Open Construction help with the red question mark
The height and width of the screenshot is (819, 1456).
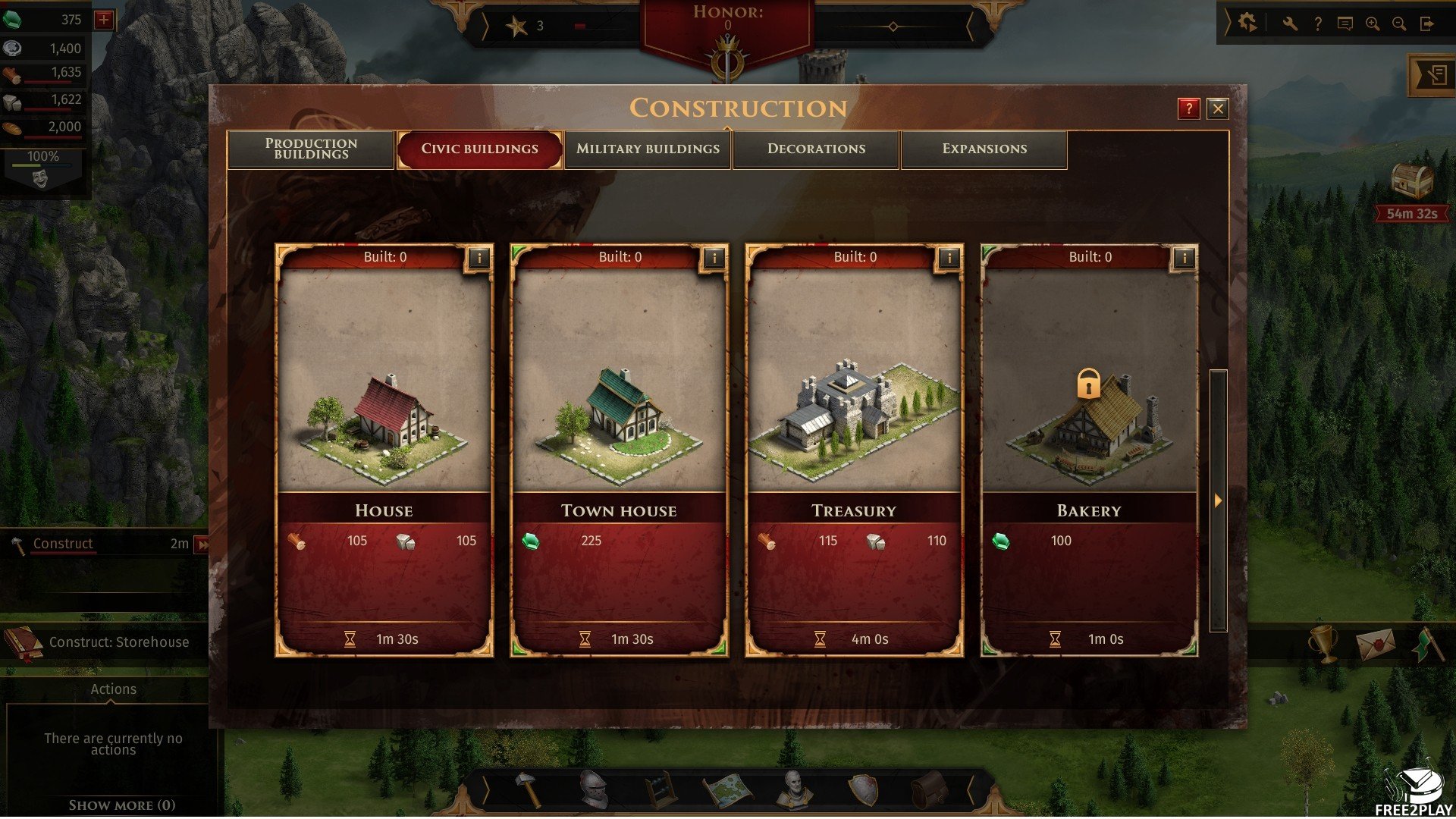tap(1188, 108)
